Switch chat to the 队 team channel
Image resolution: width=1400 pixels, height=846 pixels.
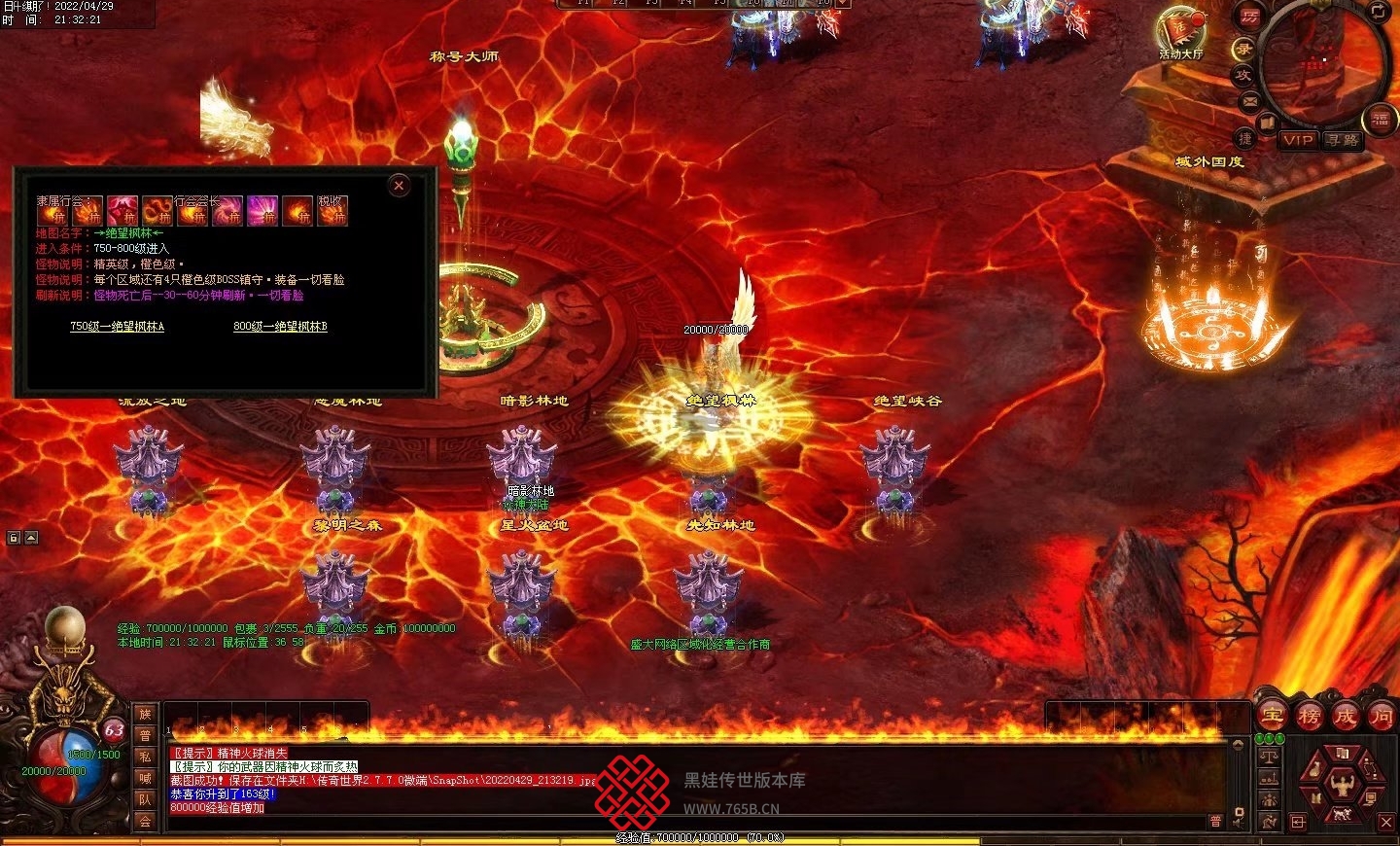coord(145,799)
